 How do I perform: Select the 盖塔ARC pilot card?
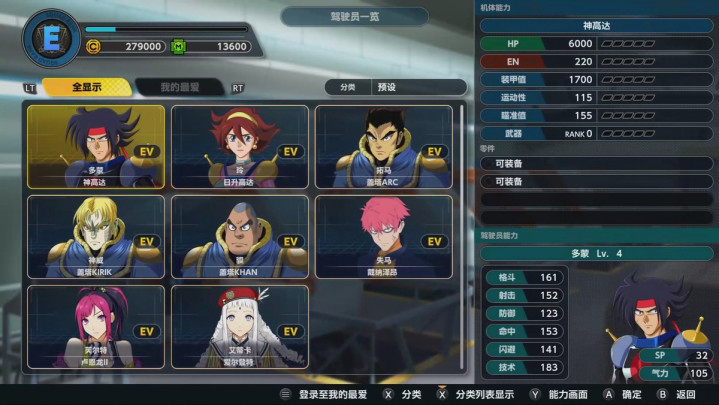(x=383, y=147)
